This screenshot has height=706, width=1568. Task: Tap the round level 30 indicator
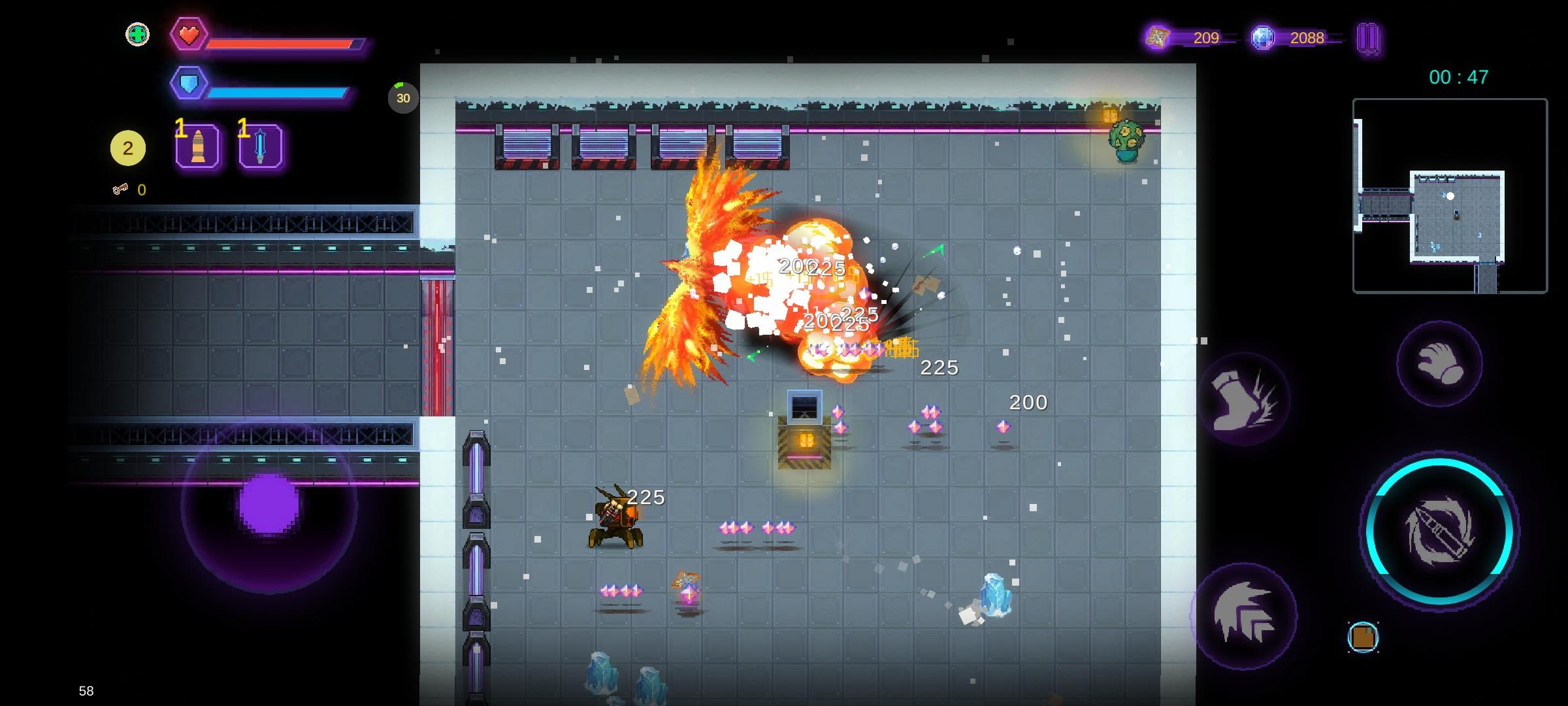coord(403,98)
